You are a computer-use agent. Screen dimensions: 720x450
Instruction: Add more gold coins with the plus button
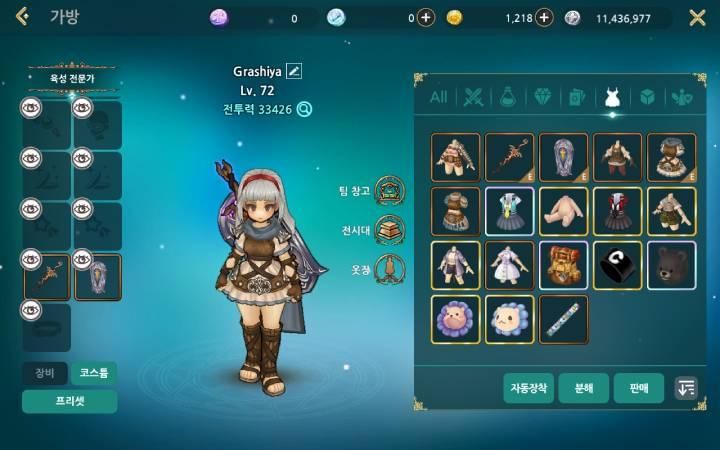tap(544, 17)
